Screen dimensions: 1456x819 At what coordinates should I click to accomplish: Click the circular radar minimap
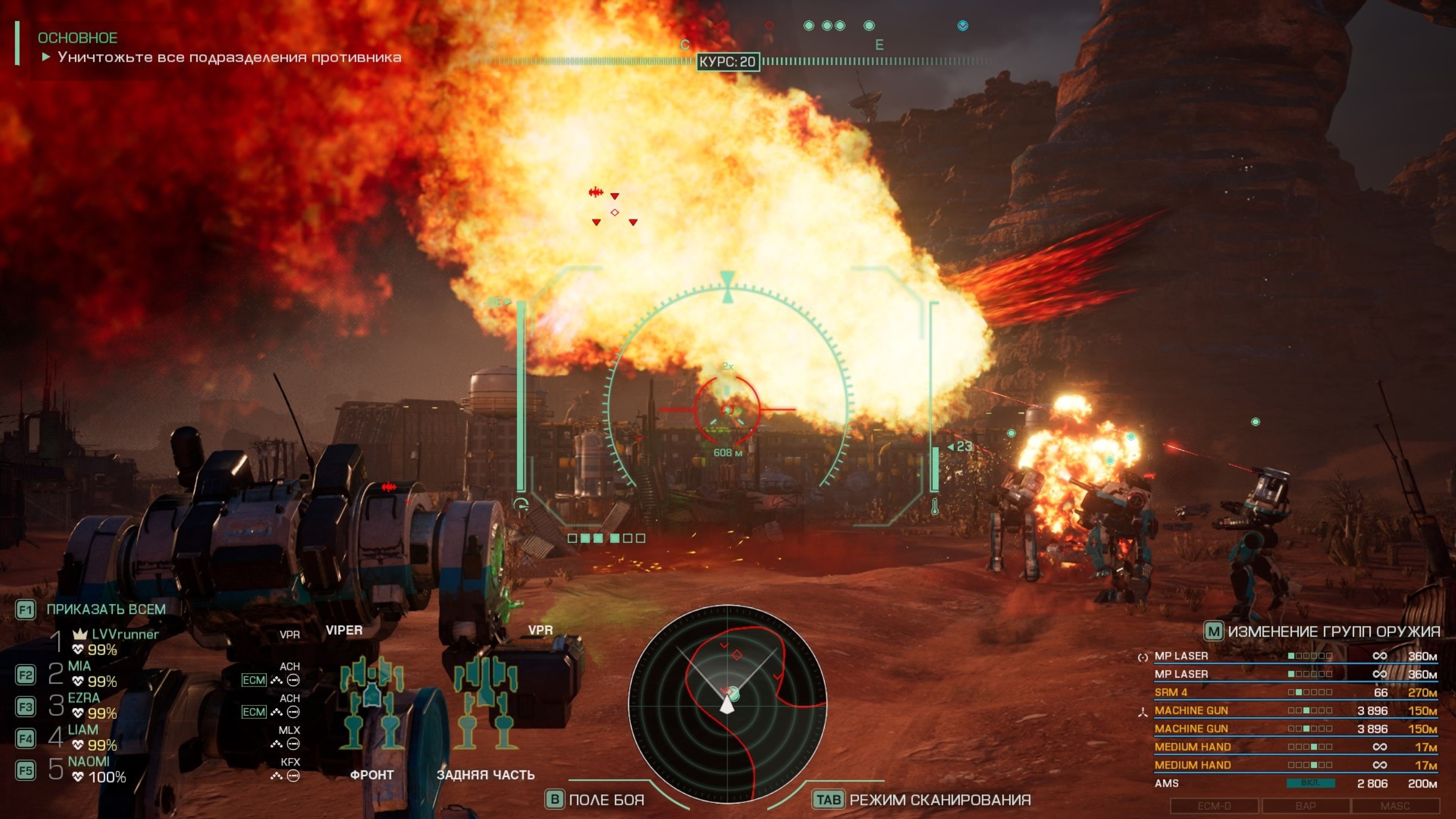coord(728,704)
